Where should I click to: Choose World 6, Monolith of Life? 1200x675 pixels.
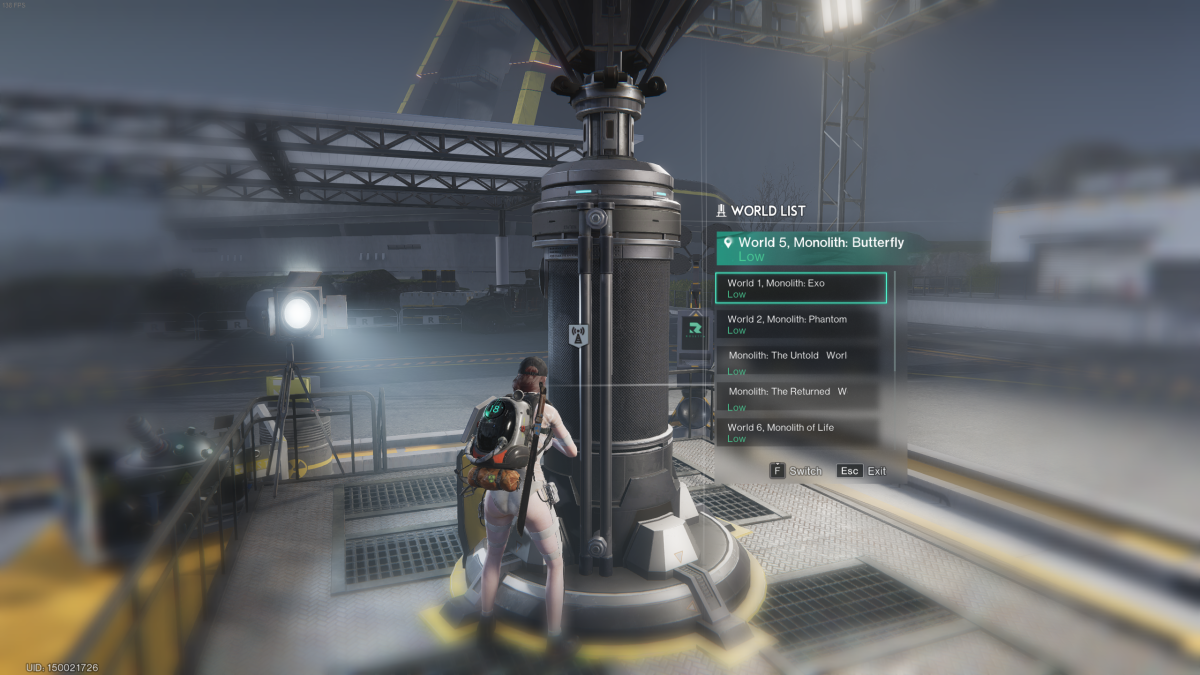[x=800, y=432]
